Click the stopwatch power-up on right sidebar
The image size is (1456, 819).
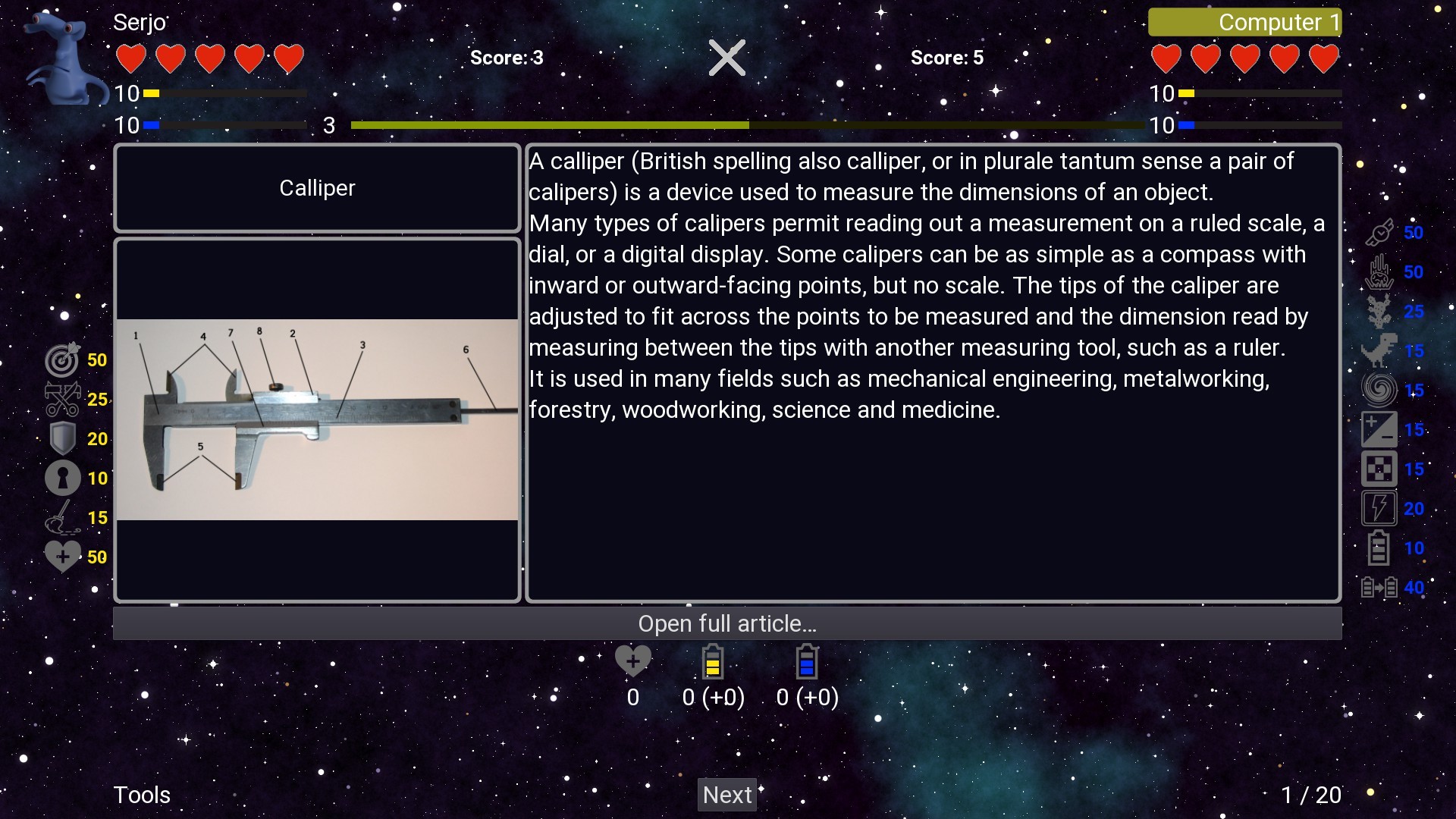pos(1380,233)
